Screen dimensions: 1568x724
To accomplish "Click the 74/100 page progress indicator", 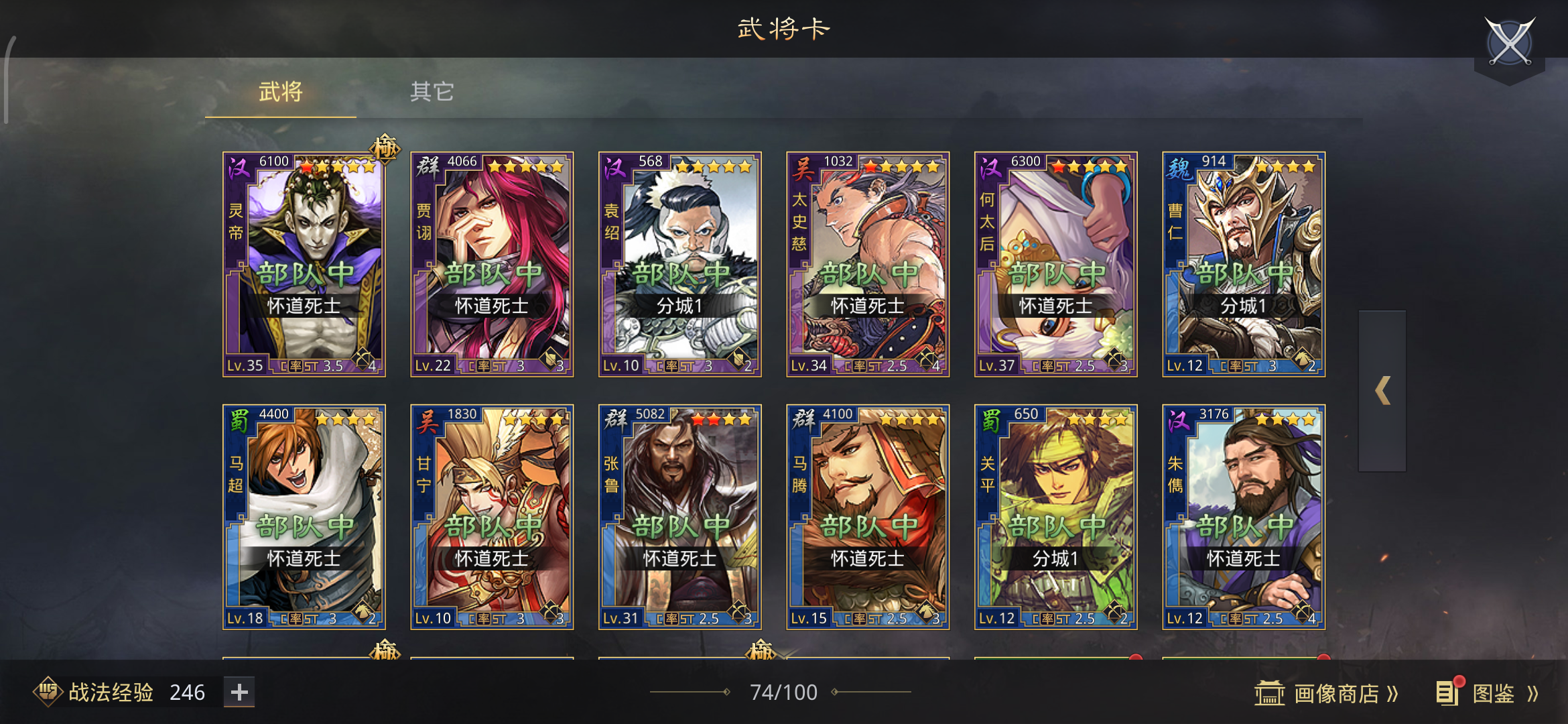I will pyautogui.click(x=784, y=691).
